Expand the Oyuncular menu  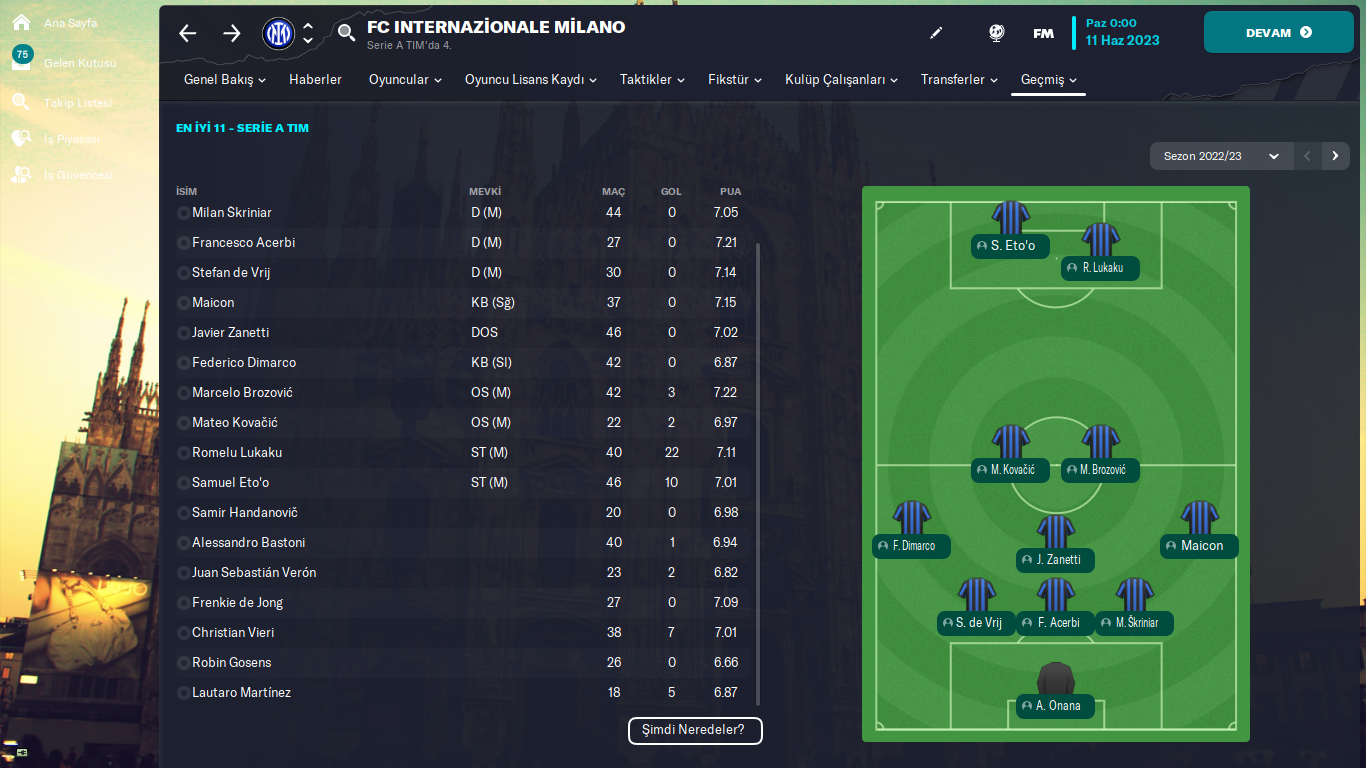(404, 80)
